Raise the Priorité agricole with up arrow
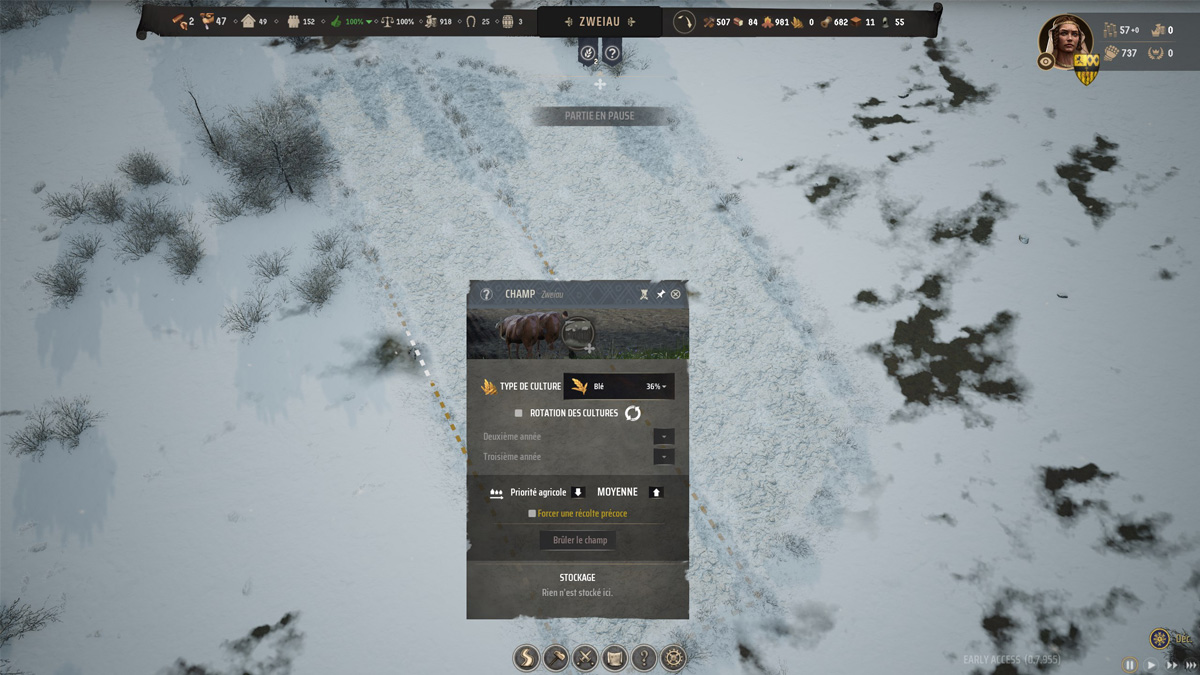The image size is (1200, 675). (x=656, y=492)
